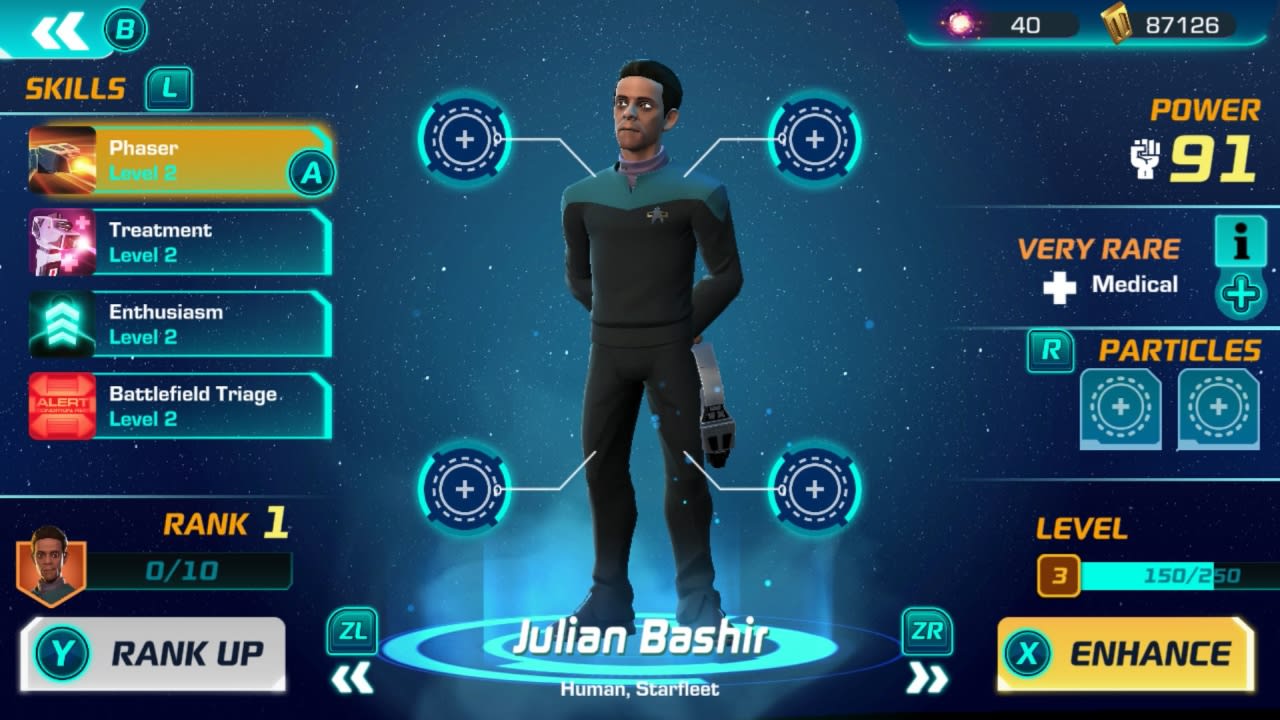Open the Particles panel with R label
The width and height of the screenshot is (1280, 720).
pos(1050,352)
